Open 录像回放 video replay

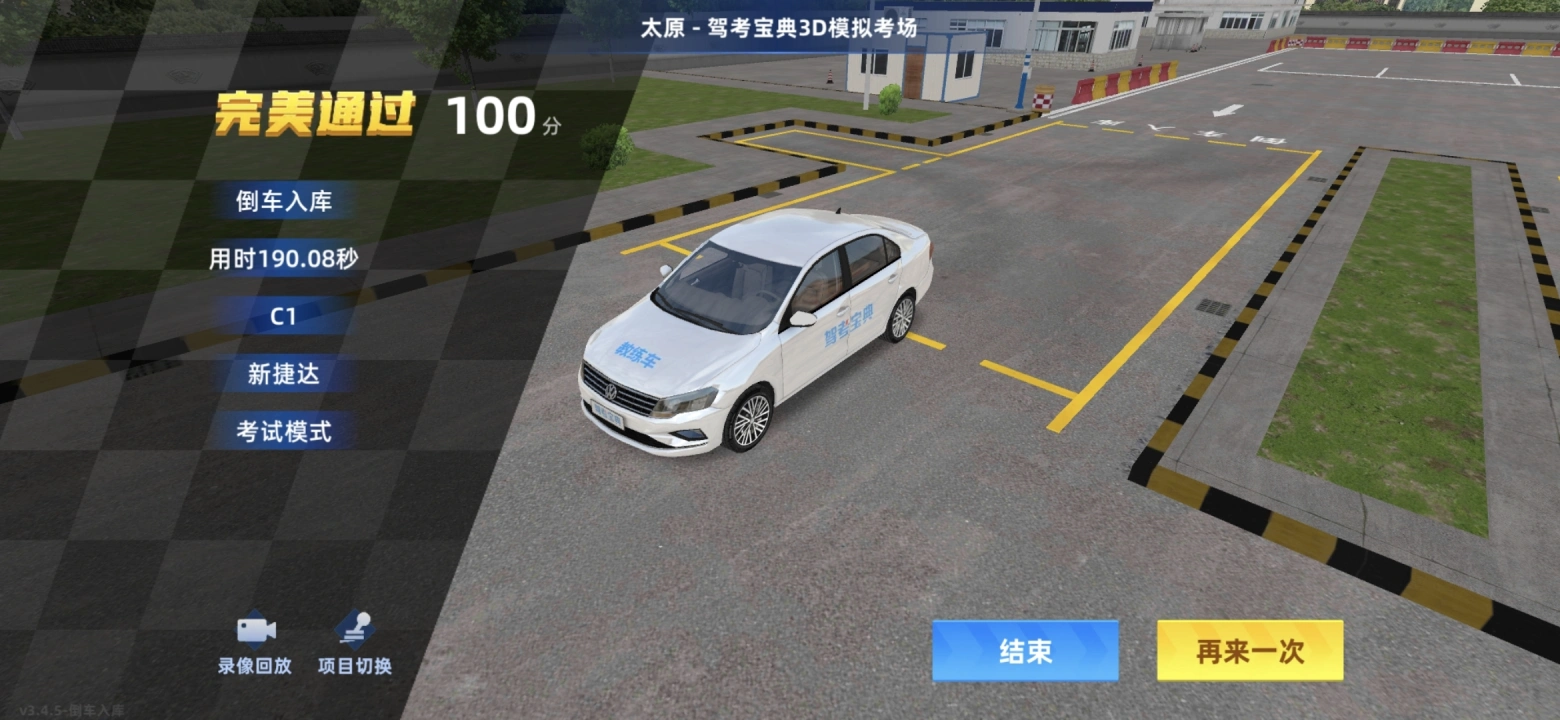point(255,644)
